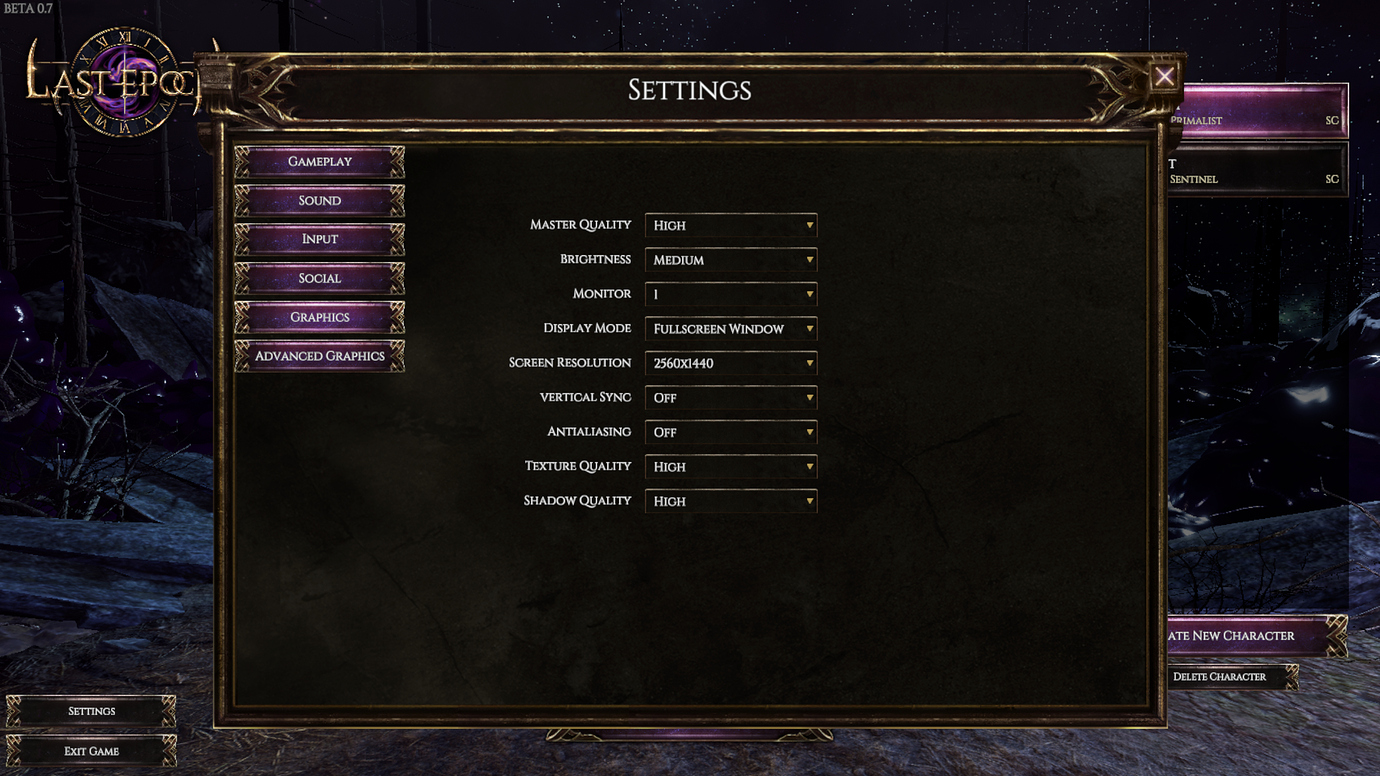Screen dimensions: 1380x776
Task: Open the Brightness dropdown set to Medium
Action: (x=731, y=259)
